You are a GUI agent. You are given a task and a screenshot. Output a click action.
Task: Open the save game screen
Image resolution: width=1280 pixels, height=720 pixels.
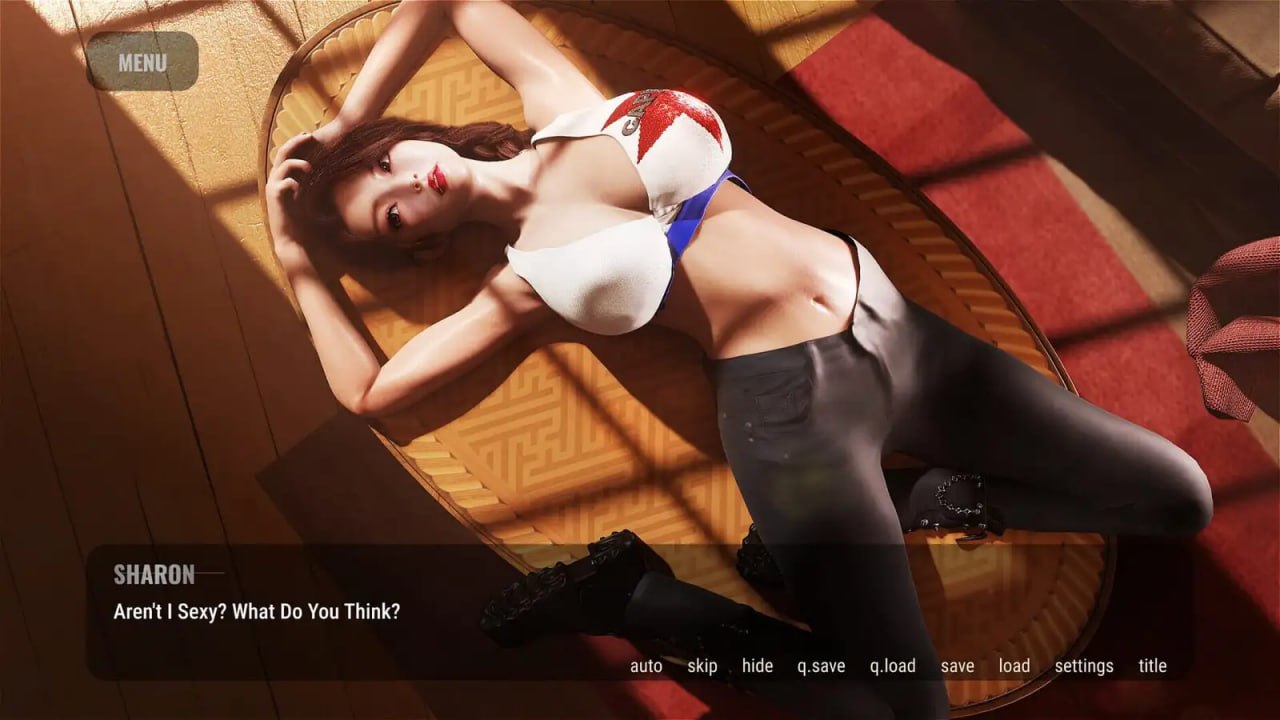pos(958,665)
